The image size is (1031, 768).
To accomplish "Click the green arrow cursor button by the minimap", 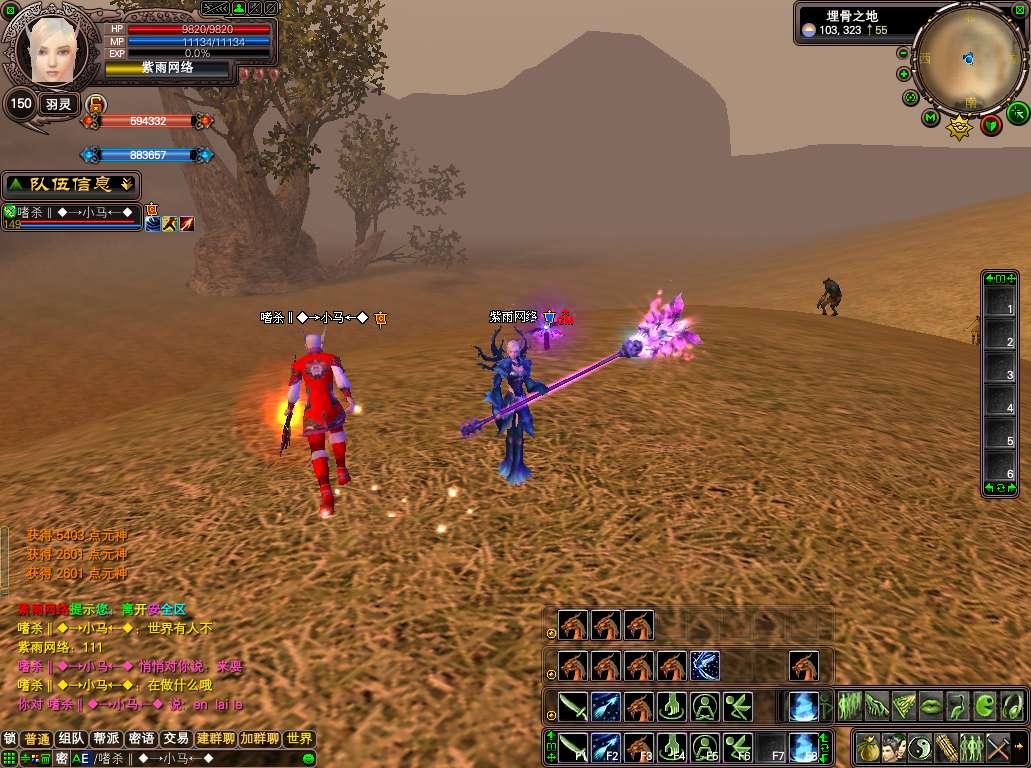I will [x=1017, y=112].
